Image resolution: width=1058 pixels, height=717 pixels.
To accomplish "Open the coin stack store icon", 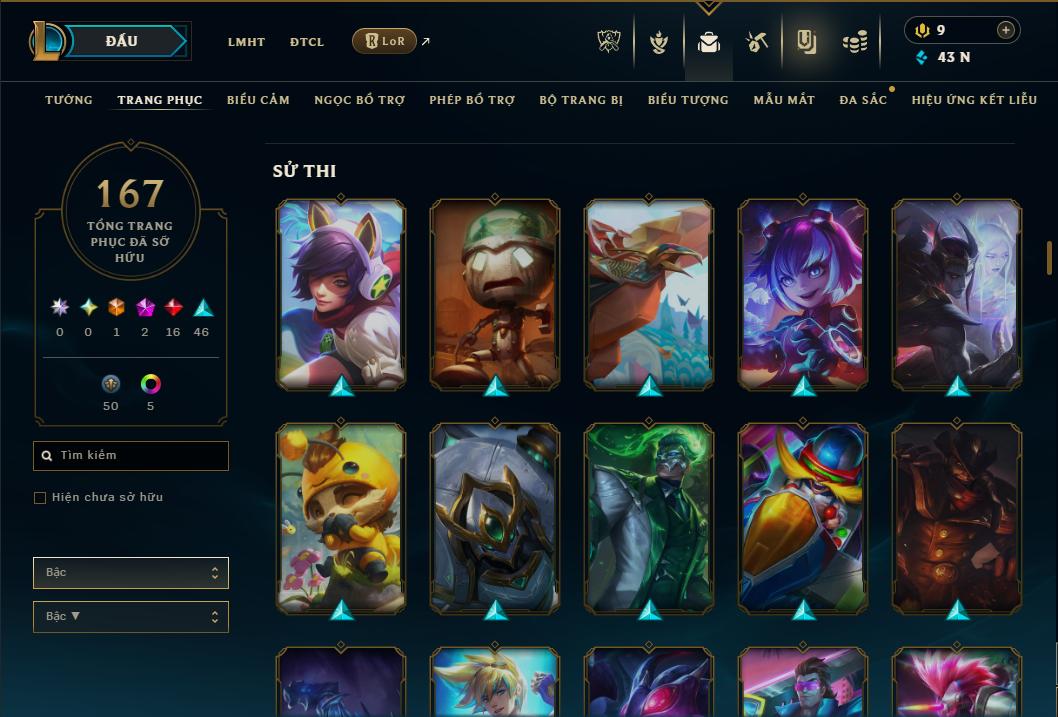I will point(854,42).
